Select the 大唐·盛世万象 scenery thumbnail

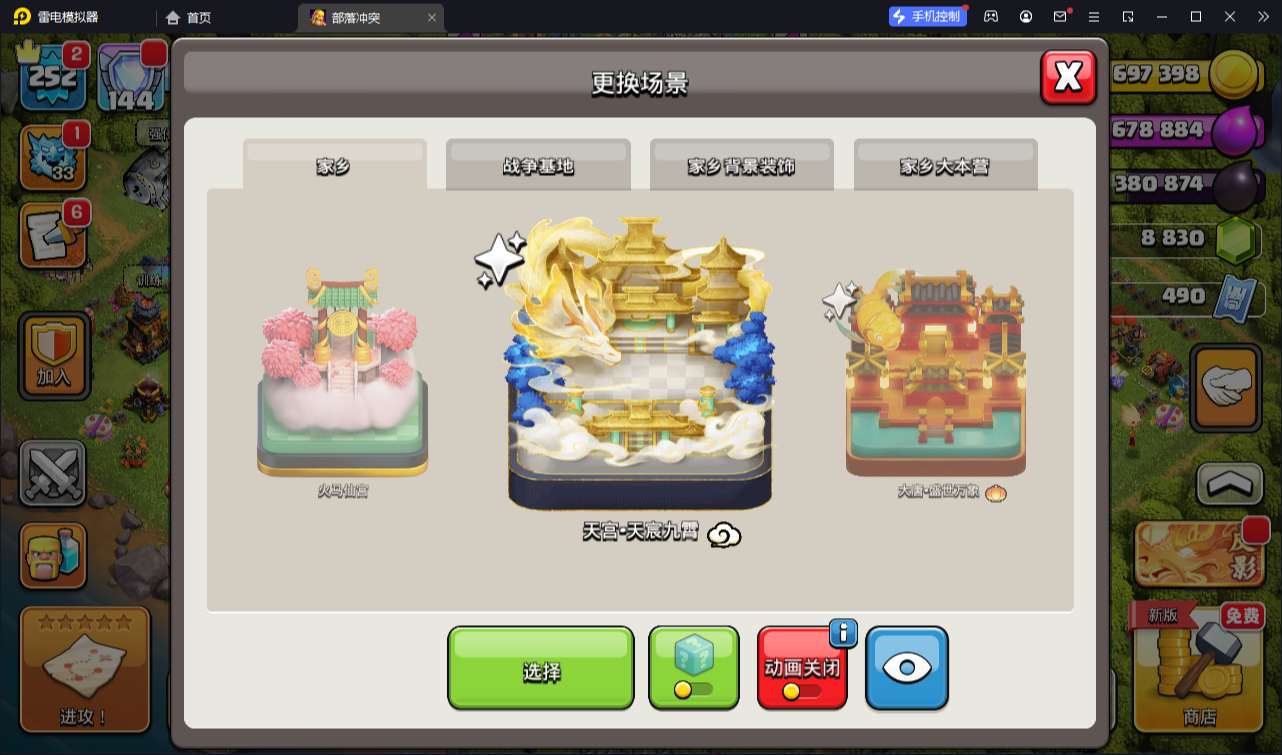[x=934, y=380]
